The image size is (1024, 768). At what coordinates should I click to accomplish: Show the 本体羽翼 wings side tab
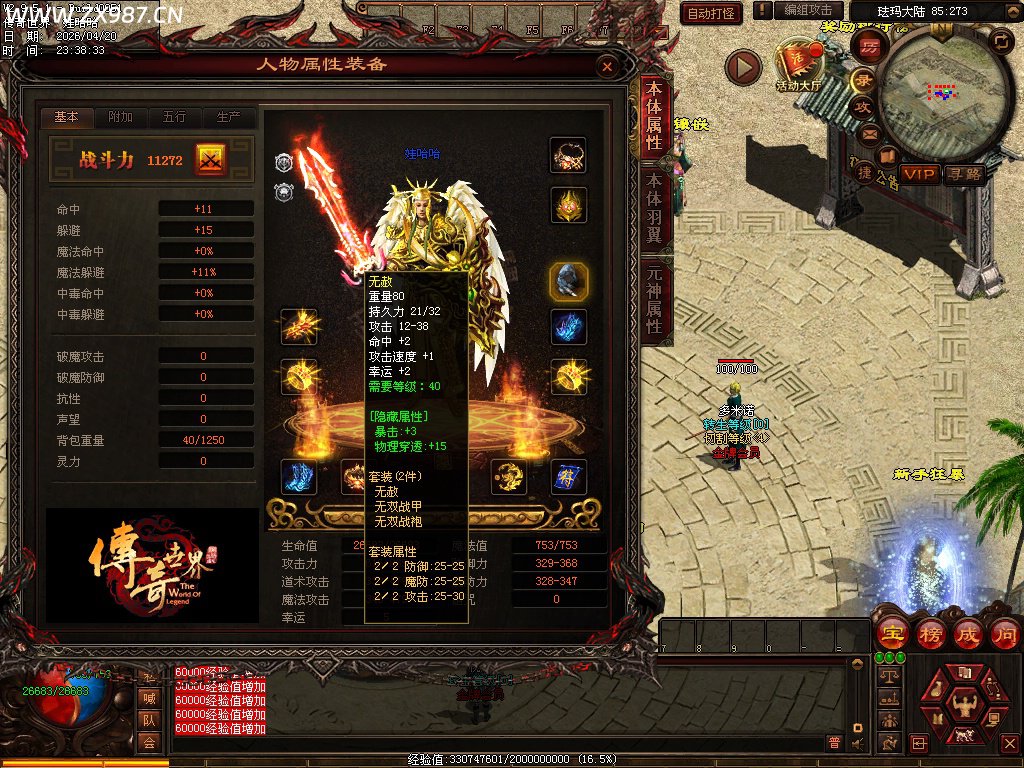[654, 207]
